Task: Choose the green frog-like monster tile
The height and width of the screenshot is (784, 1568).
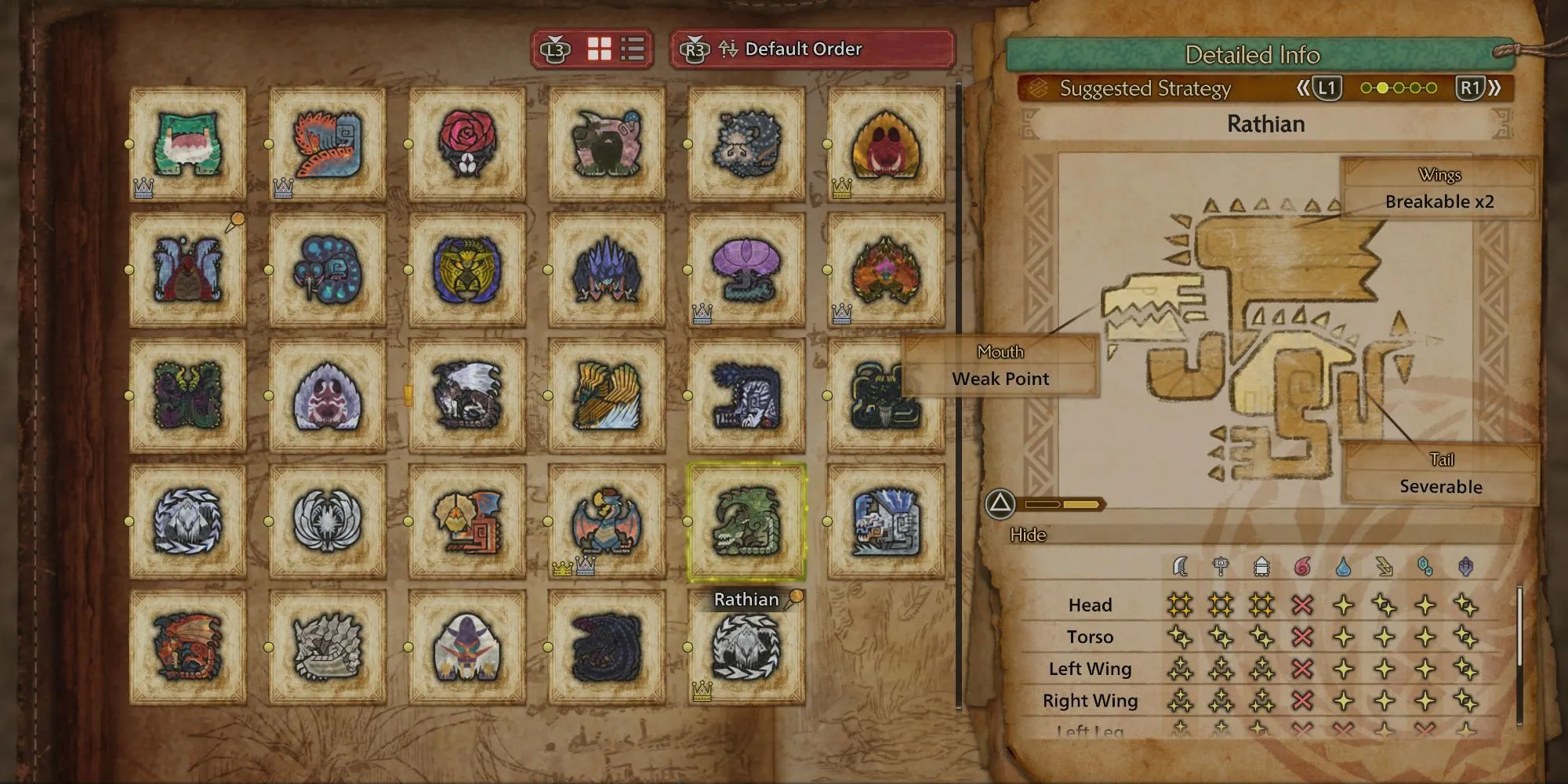Action: [x=188, y=143]
